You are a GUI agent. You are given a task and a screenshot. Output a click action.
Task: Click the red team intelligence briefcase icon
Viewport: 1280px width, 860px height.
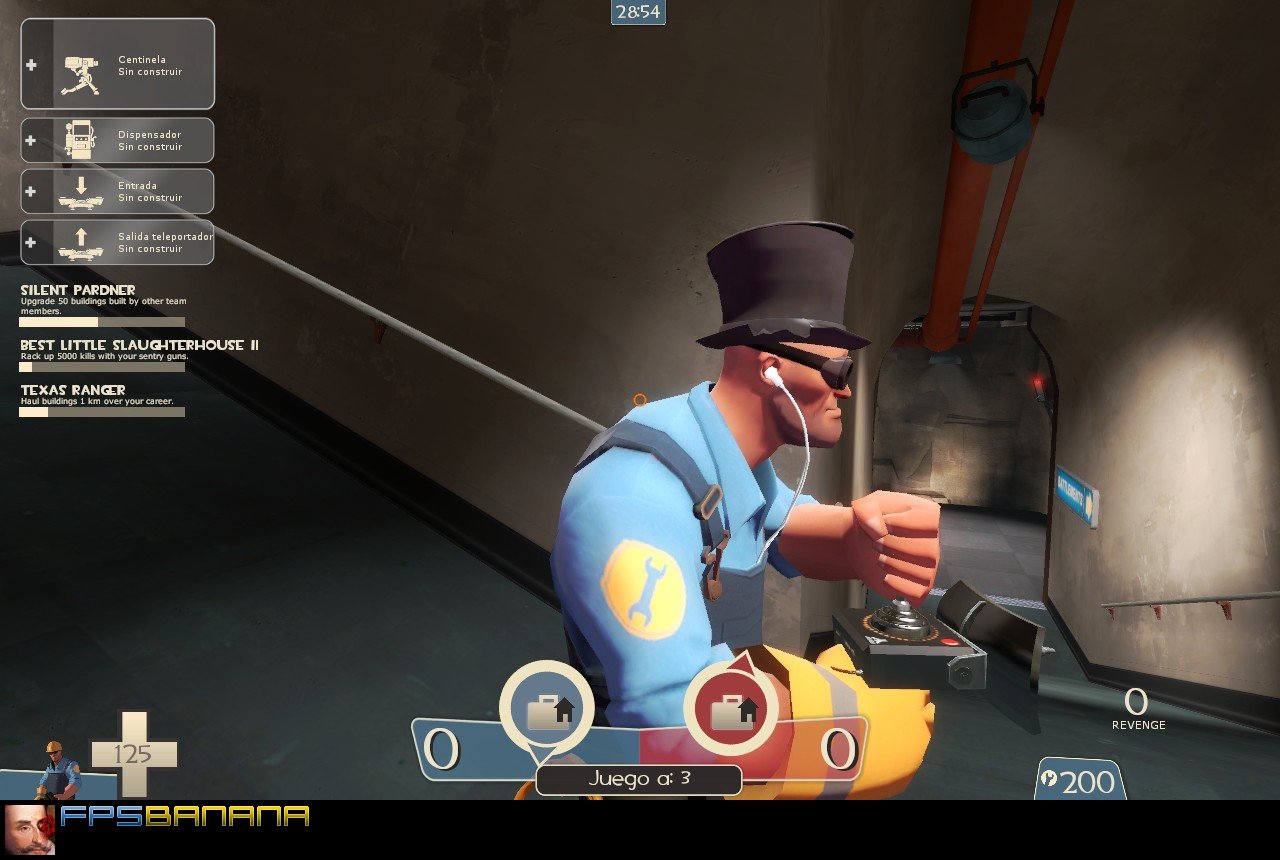click(731, 709)
